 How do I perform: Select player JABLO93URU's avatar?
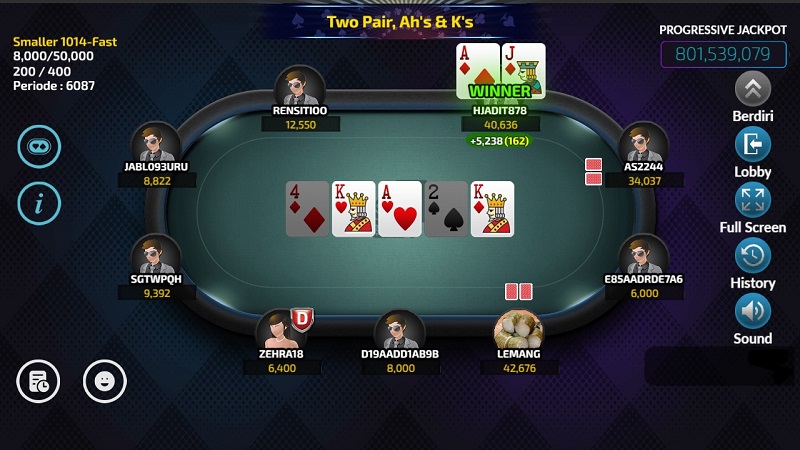tap(156, 143)
